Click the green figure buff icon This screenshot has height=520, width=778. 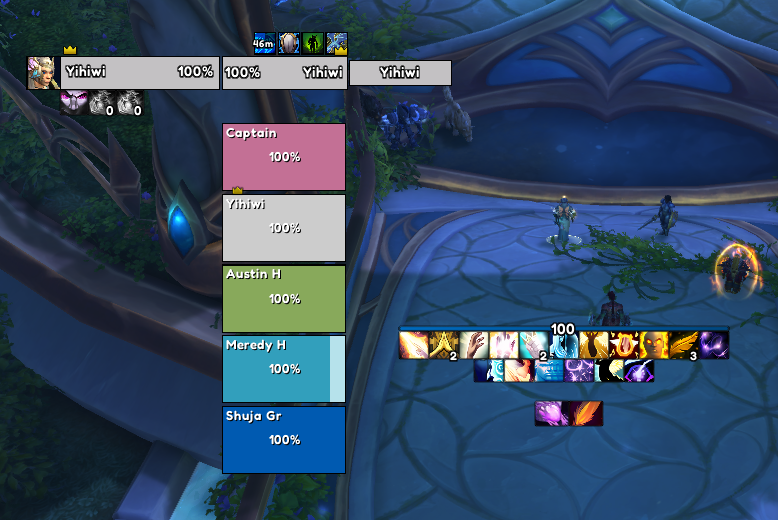(x=312, y=44)
